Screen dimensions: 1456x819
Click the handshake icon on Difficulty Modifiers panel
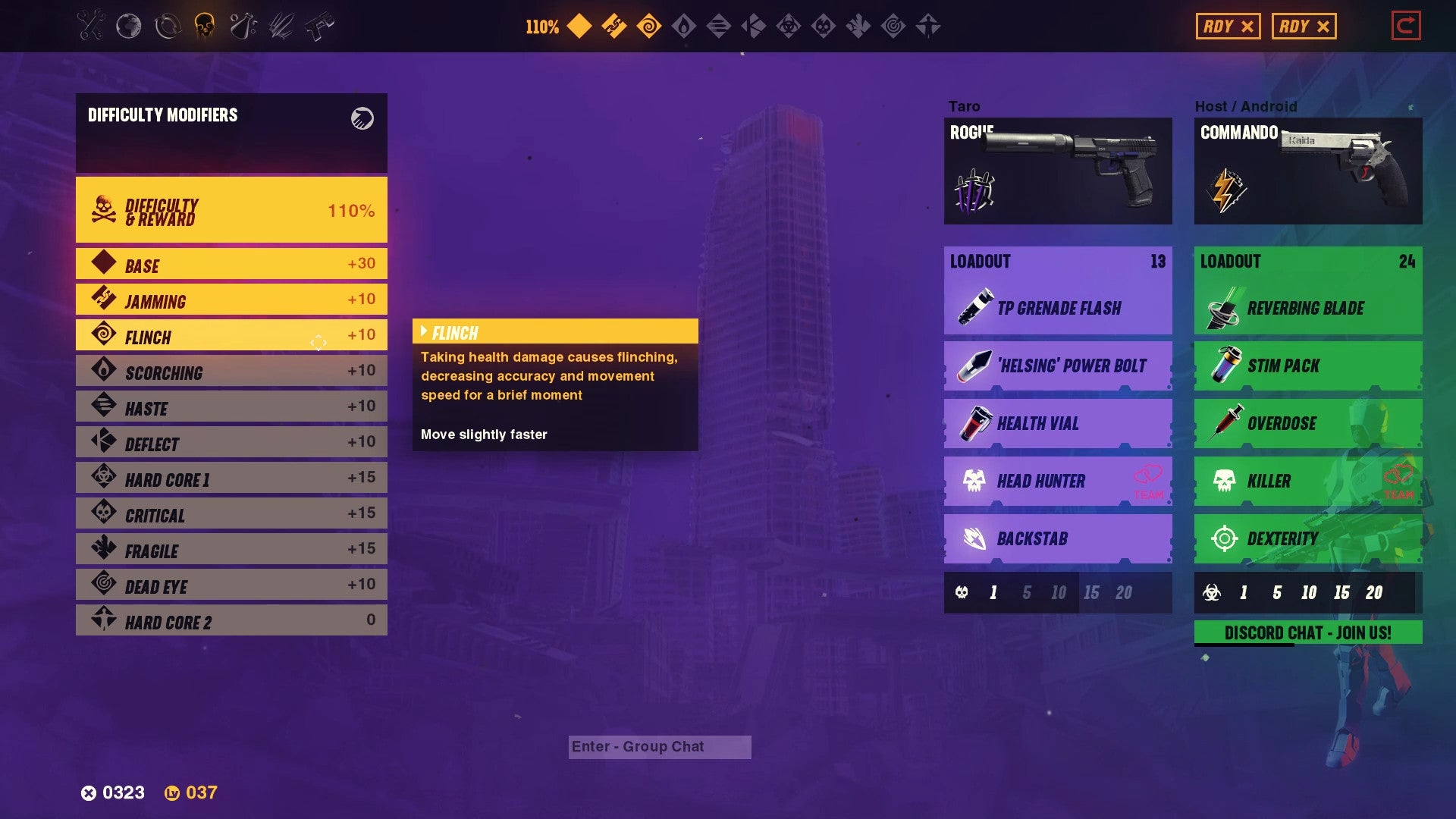point(362,118)
